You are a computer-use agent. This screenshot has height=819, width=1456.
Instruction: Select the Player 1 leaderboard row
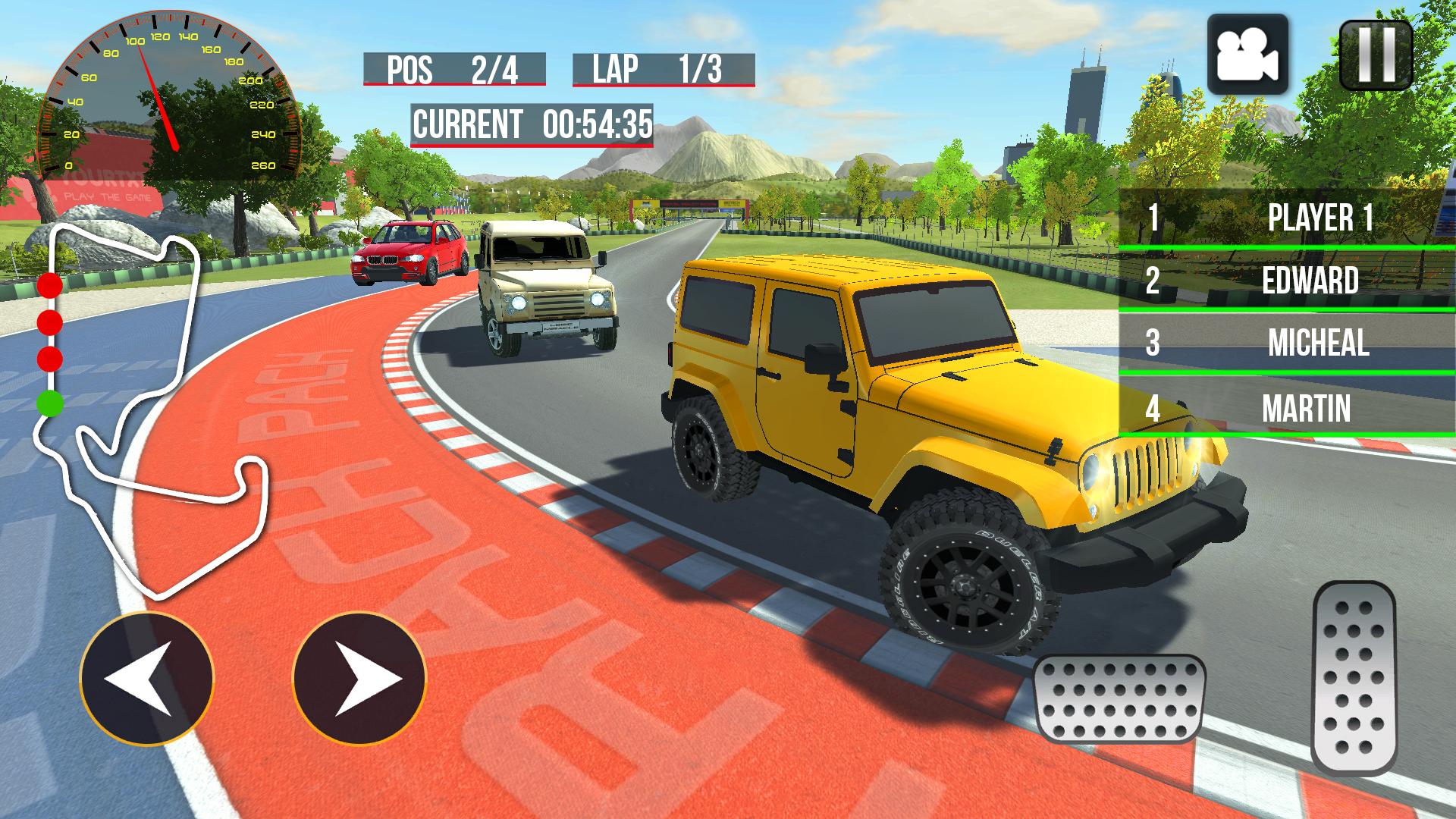point(1286,218)
